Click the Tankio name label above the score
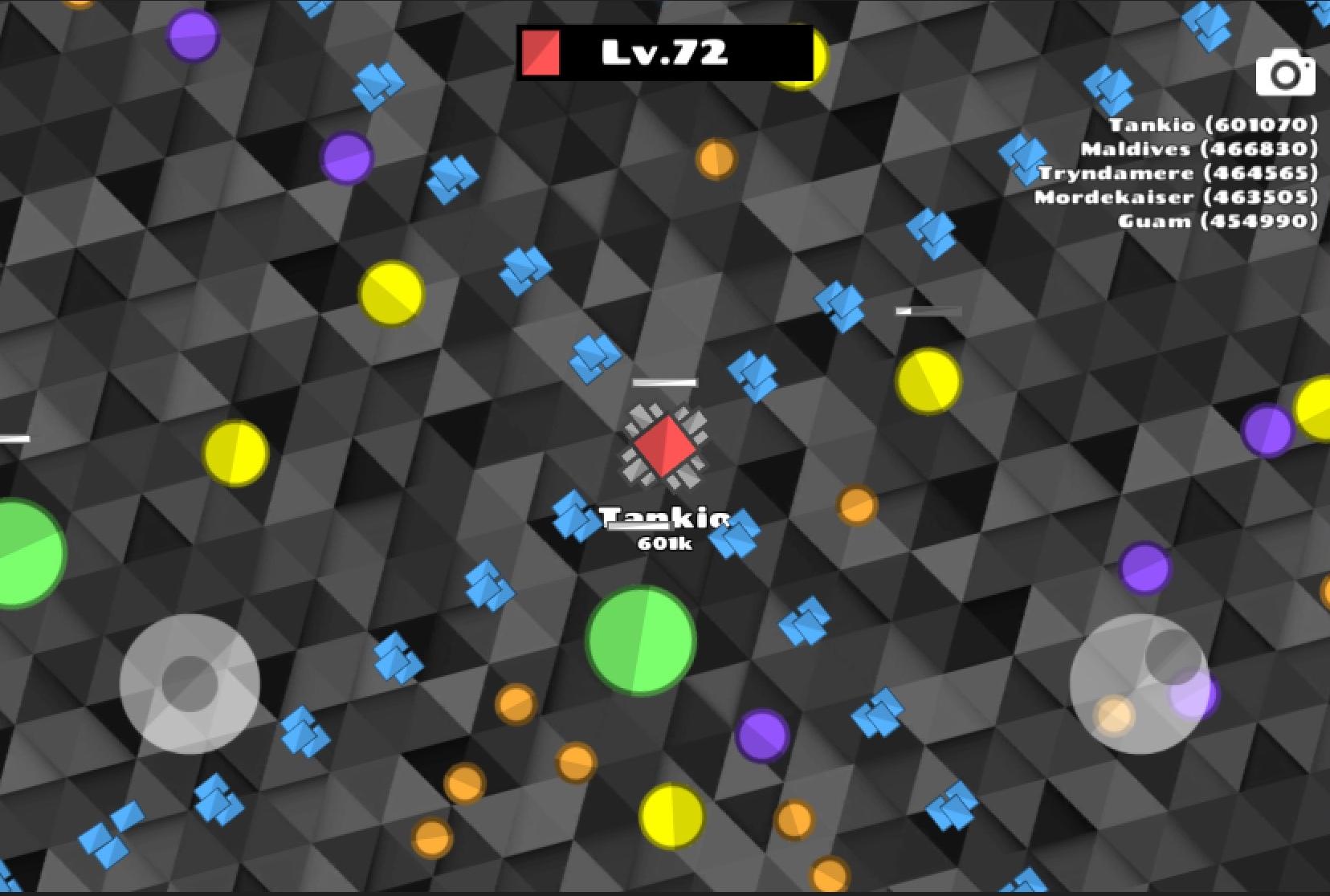1330x896 pixels. click(664, 519)
